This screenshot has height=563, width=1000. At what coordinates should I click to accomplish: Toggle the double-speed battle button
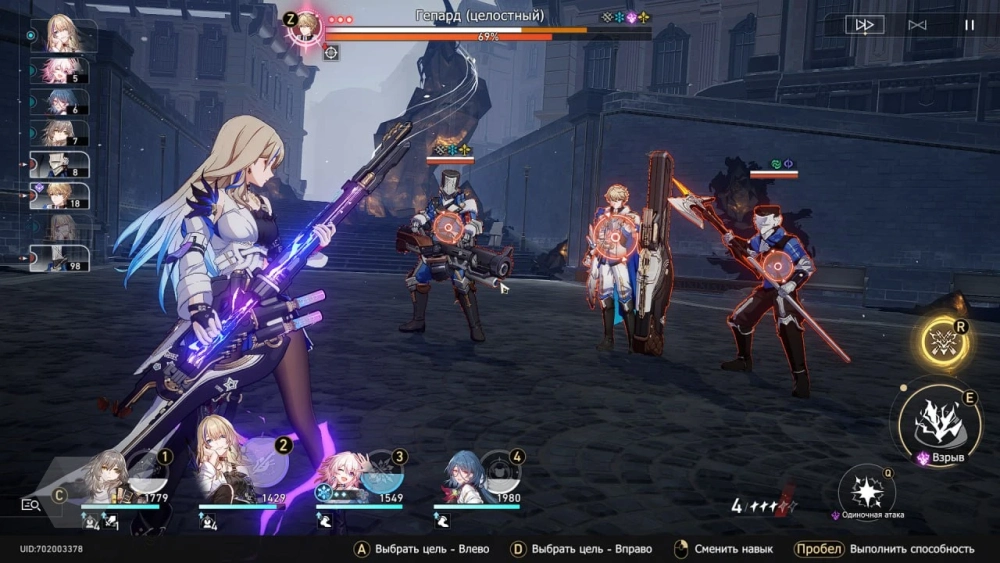[864, 25]
